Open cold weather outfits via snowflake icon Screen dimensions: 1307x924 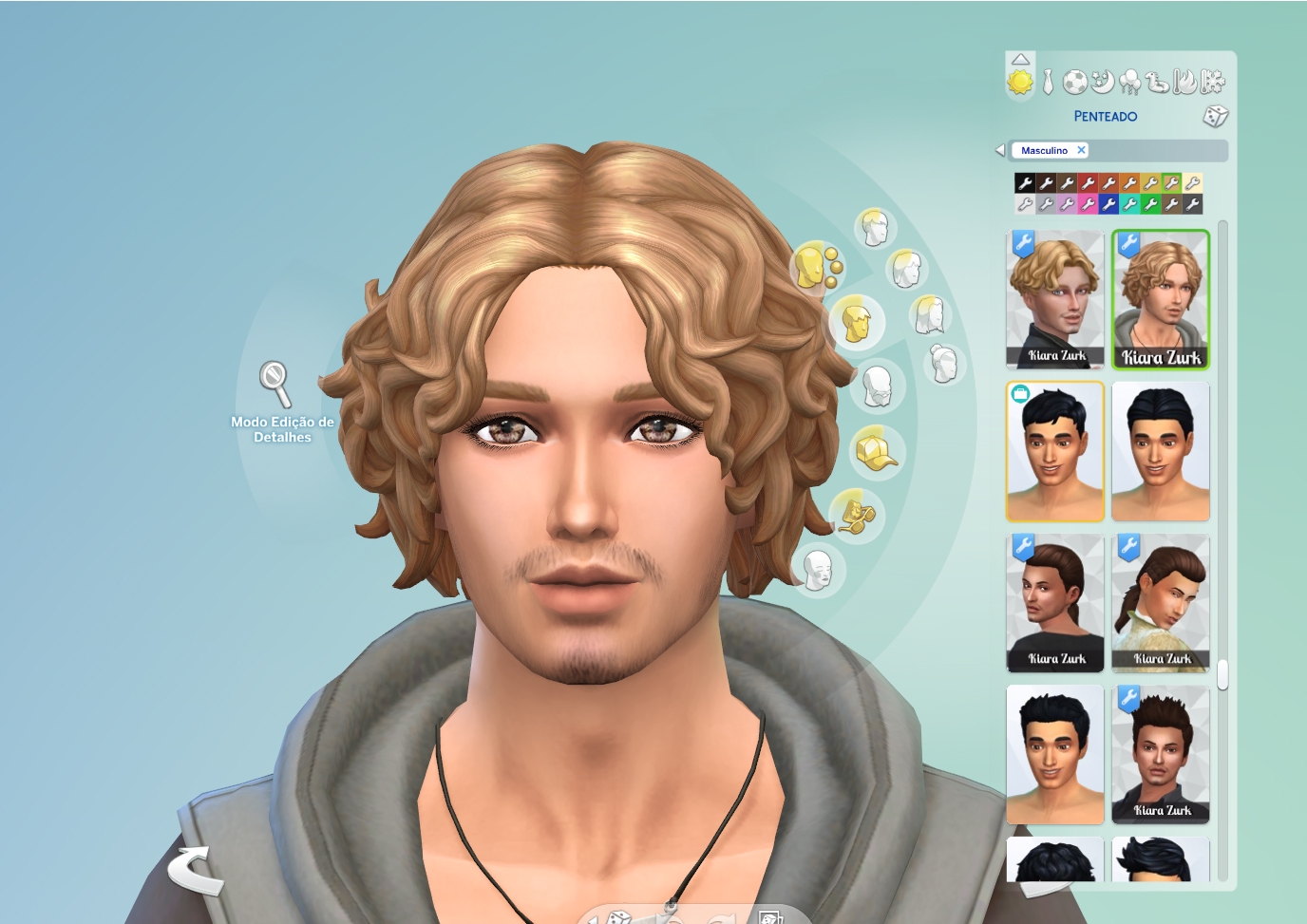click(x=1211, y=82)
